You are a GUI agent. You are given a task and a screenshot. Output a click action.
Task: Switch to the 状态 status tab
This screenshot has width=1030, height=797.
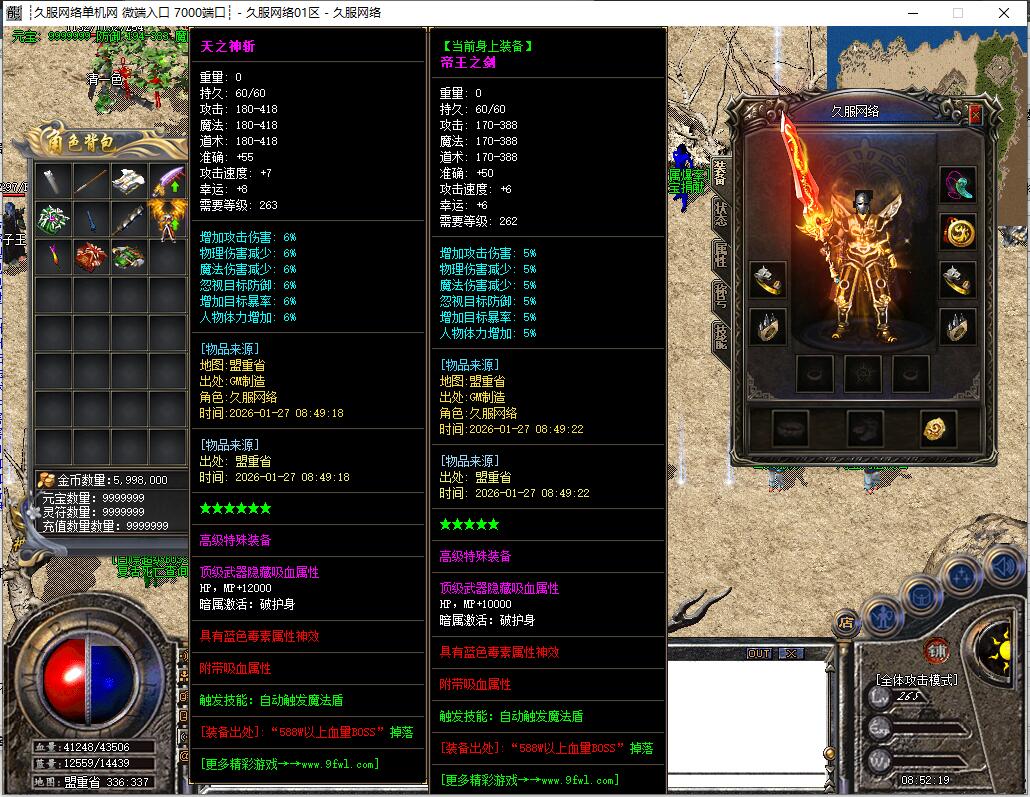coord(719,212)
